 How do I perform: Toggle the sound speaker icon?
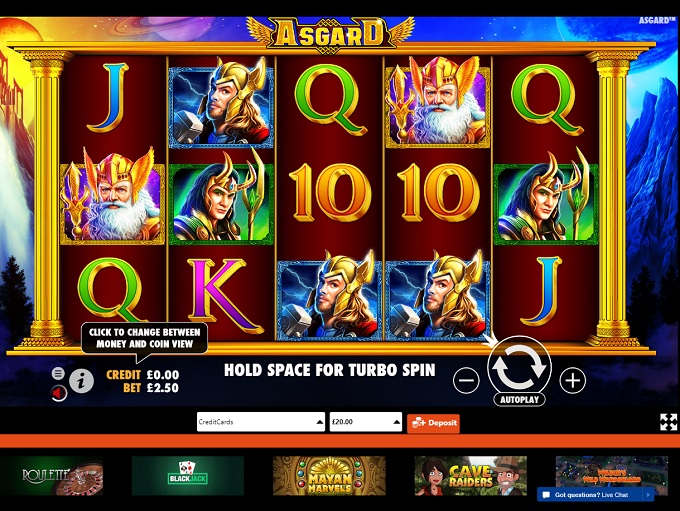tap(58, 392)
